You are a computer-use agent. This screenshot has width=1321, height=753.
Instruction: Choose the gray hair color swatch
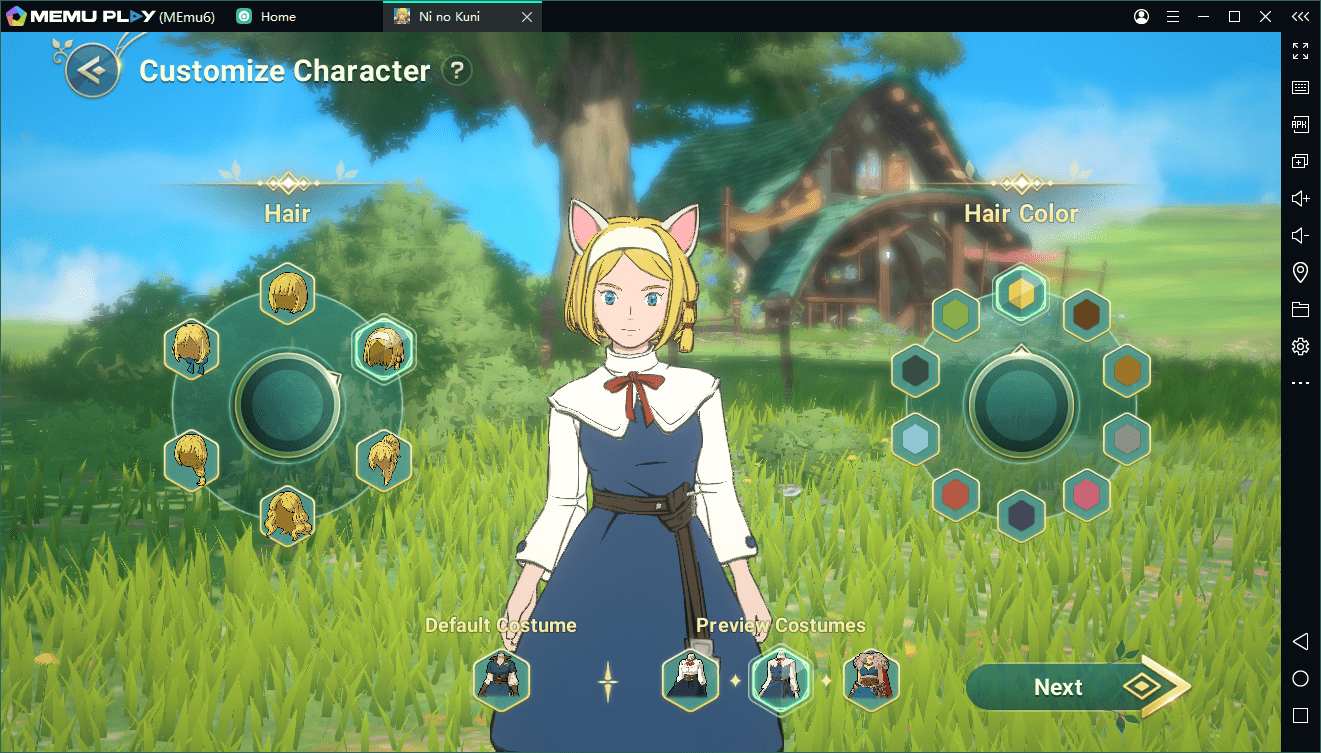tap(1127, 438)
